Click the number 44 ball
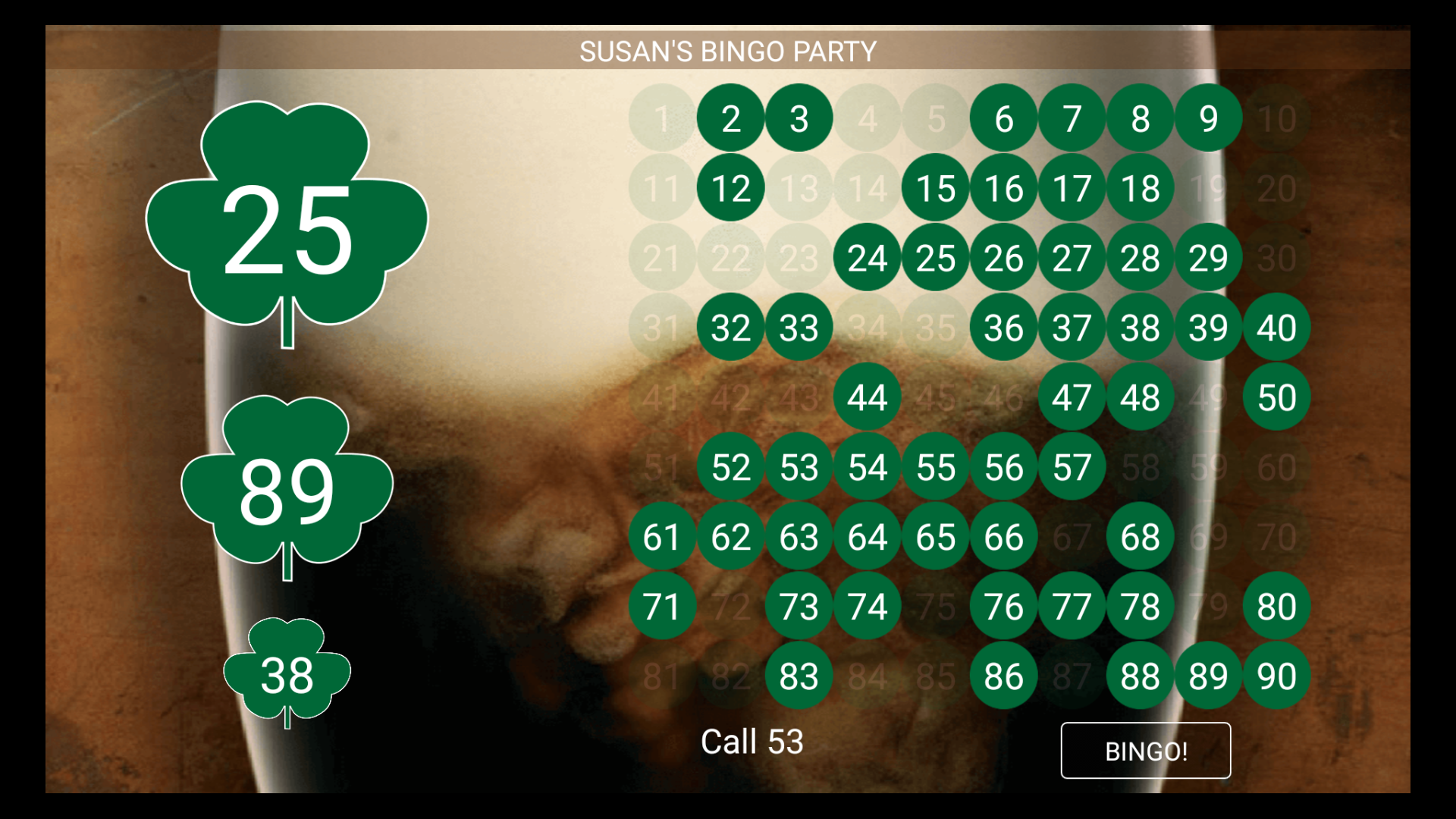 tap(867, 398)
